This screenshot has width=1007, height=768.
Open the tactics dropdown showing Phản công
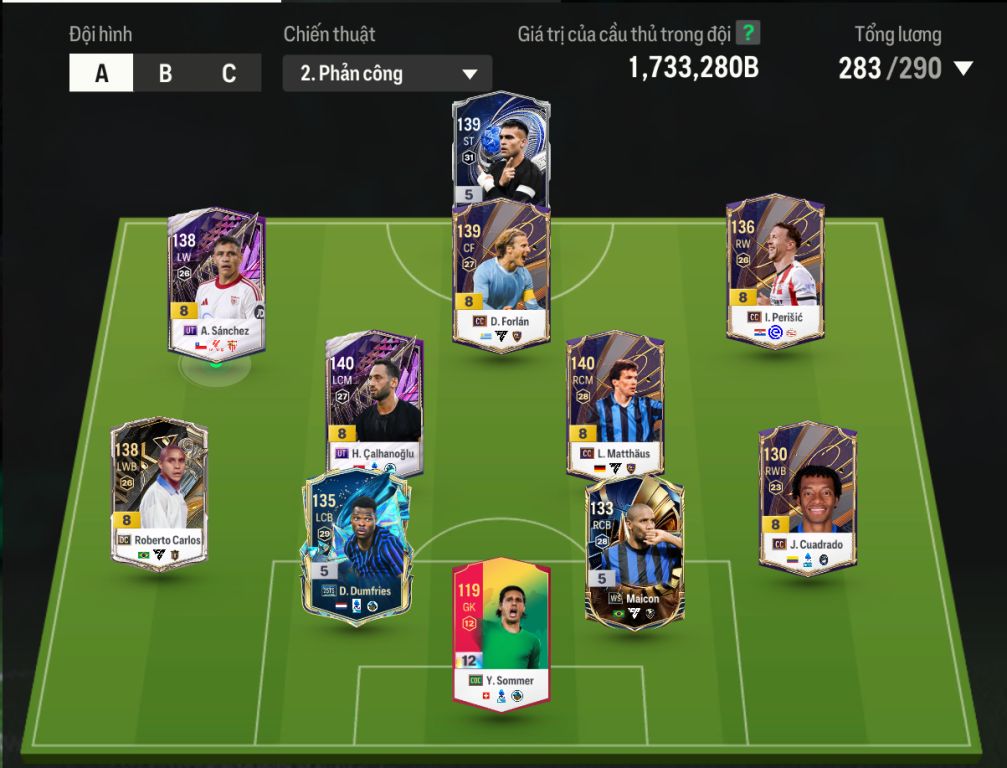pos(387,74)
